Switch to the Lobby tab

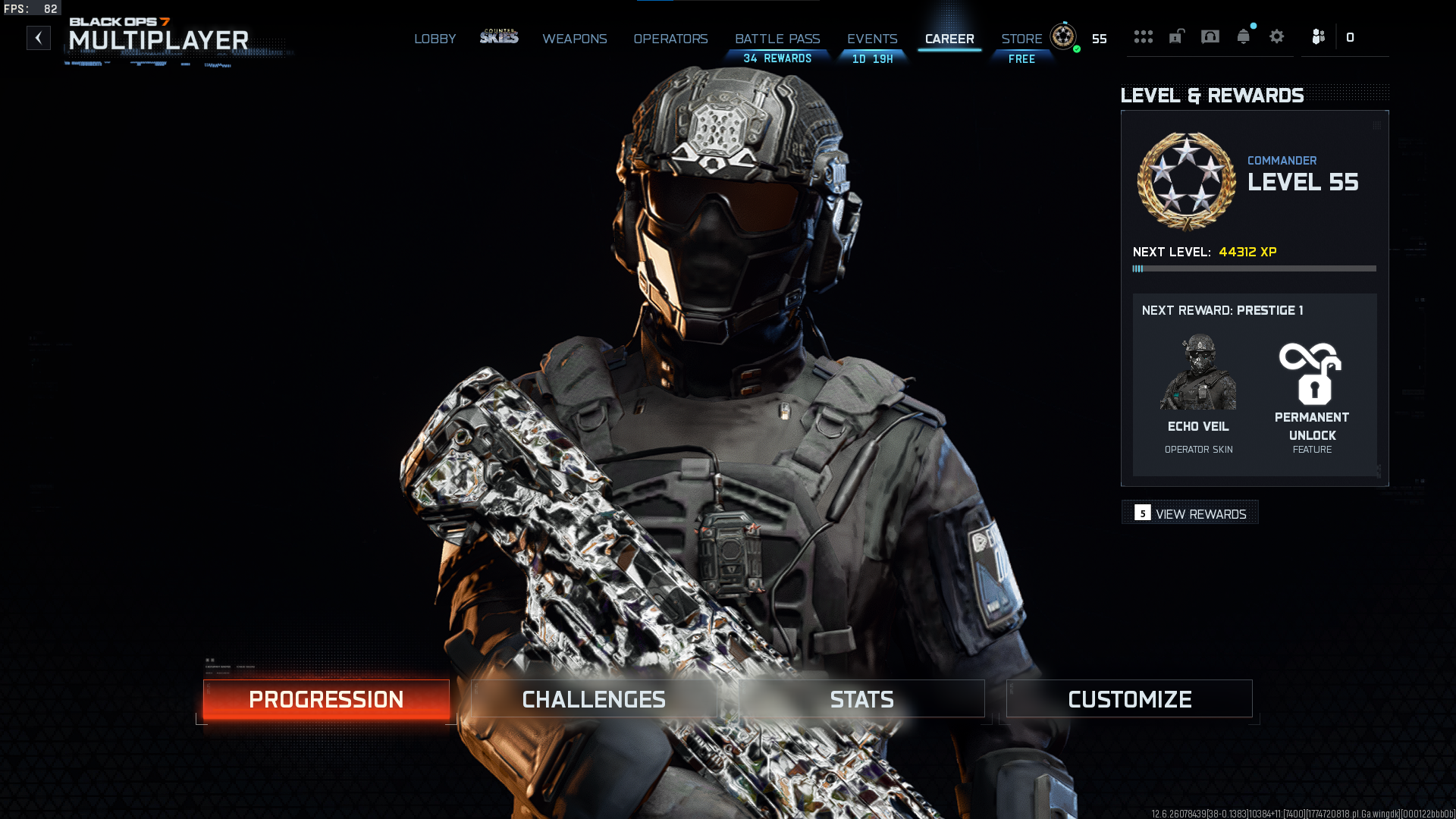coord(435,39)
